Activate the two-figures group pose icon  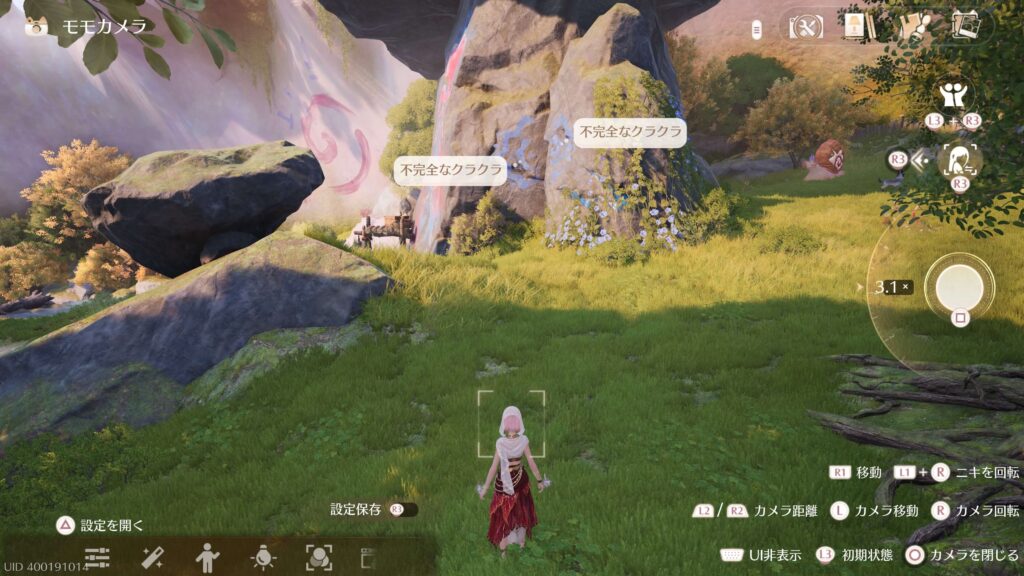[x=950, y=97]
